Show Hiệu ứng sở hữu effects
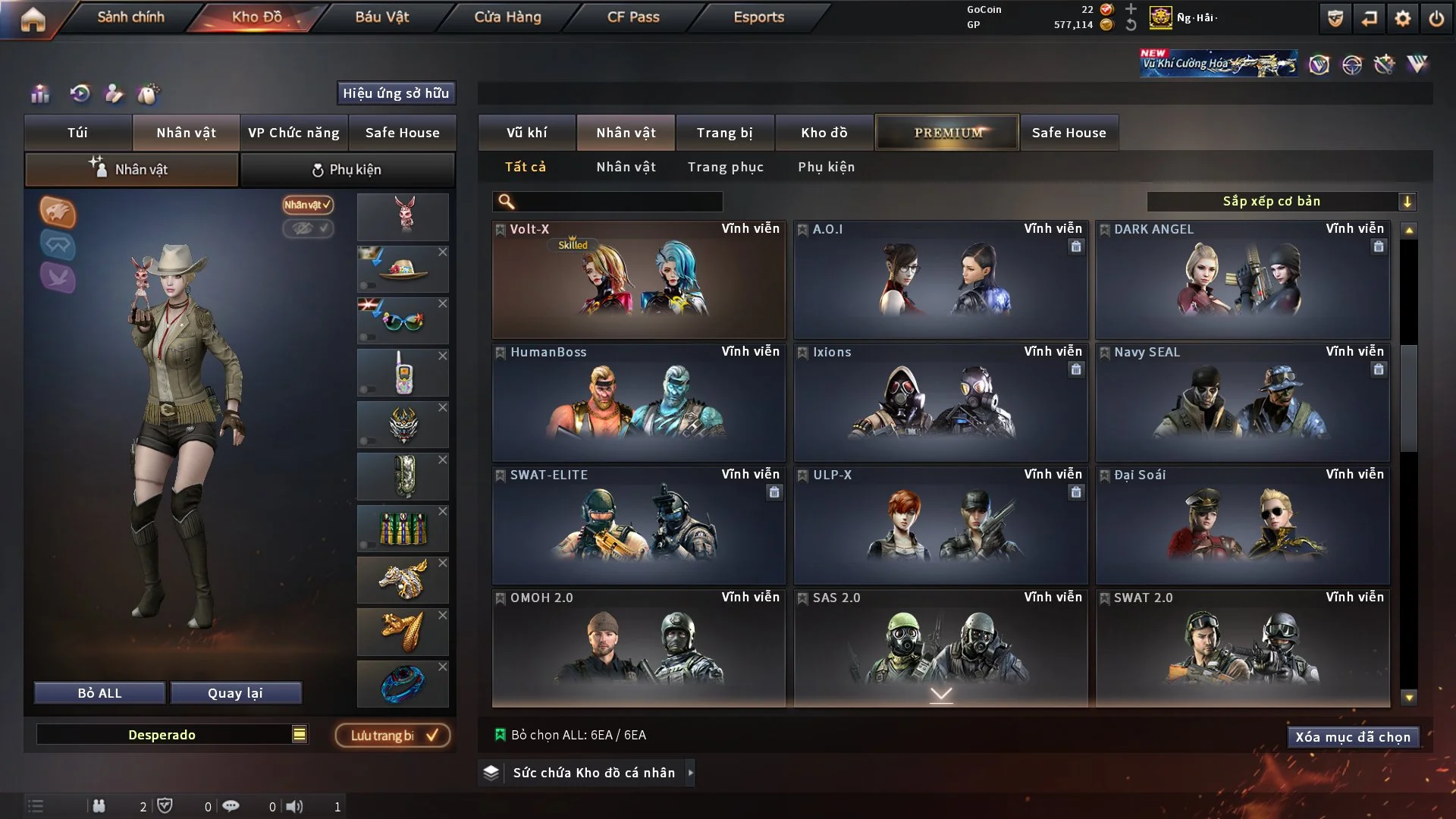Image resolution: width=1456 pixels, height=819 pixels. click(396, 93)
